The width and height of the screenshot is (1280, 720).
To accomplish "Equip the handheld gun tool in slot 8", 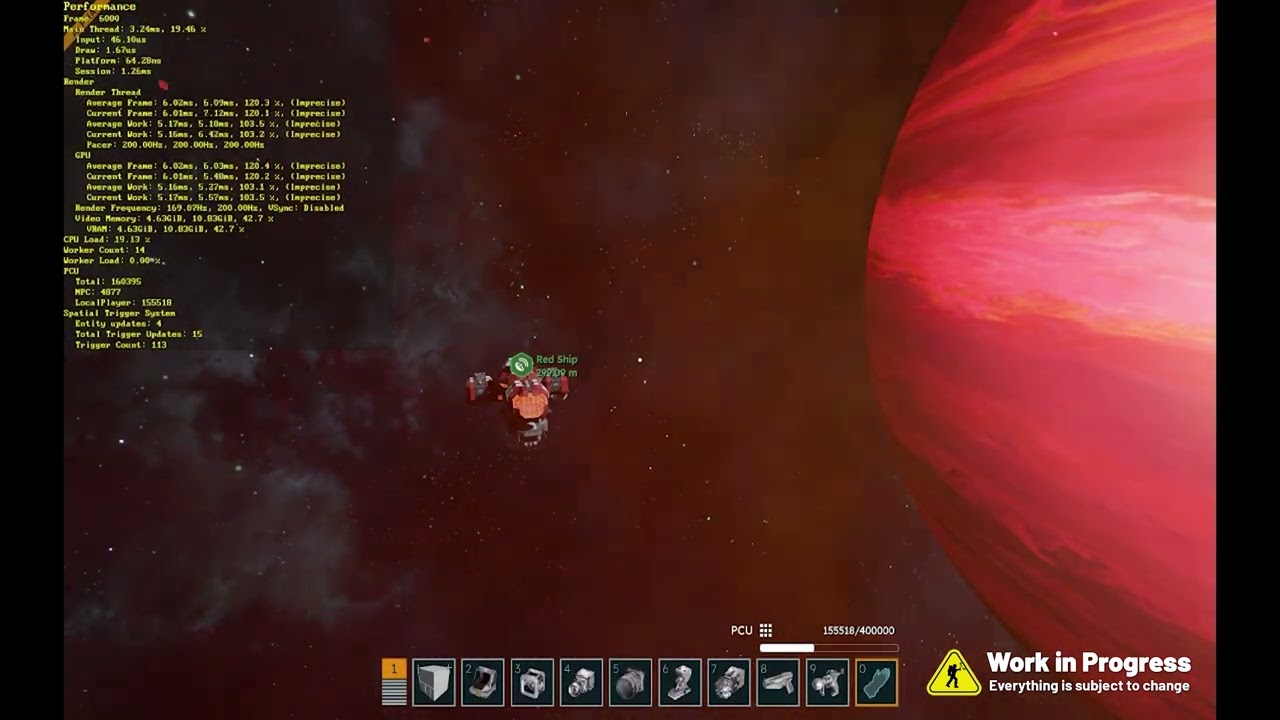I will click(778, 683).
